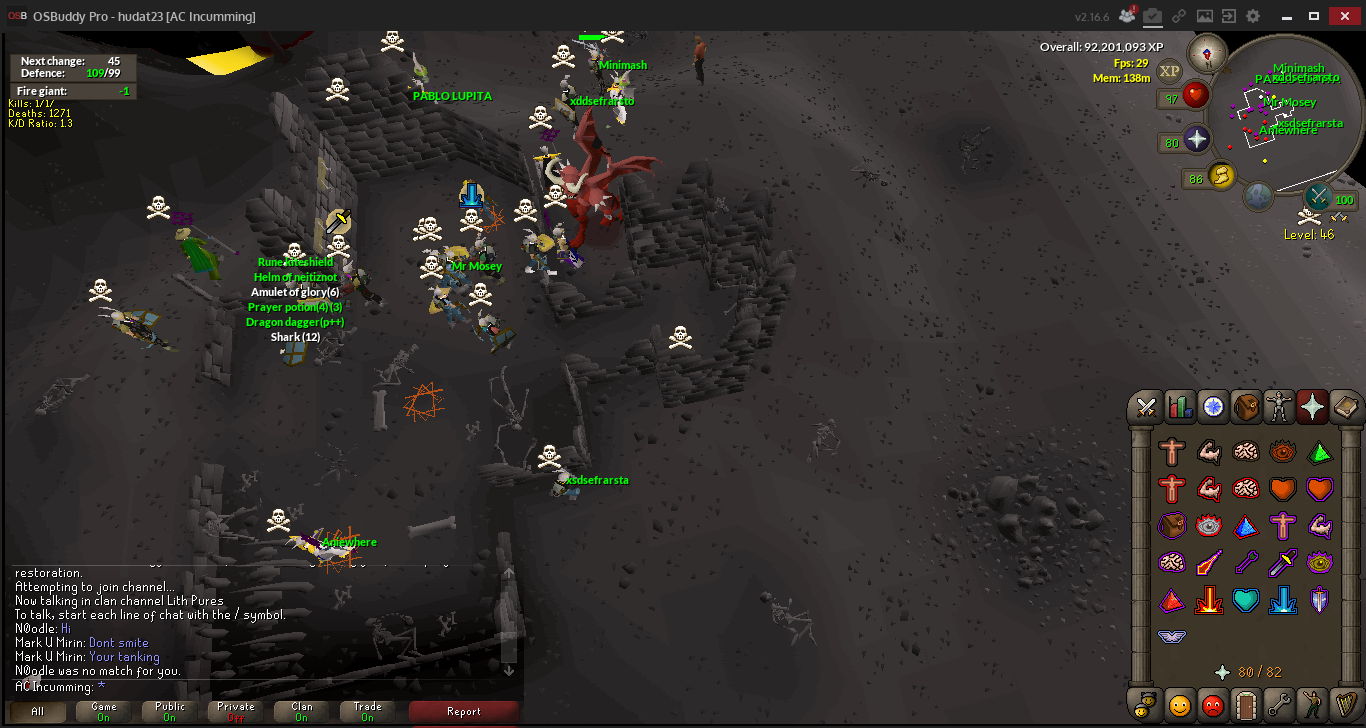Click the compass to face north
Image resolution: width=1366 pixels, height=728 pixels.
1207,53
